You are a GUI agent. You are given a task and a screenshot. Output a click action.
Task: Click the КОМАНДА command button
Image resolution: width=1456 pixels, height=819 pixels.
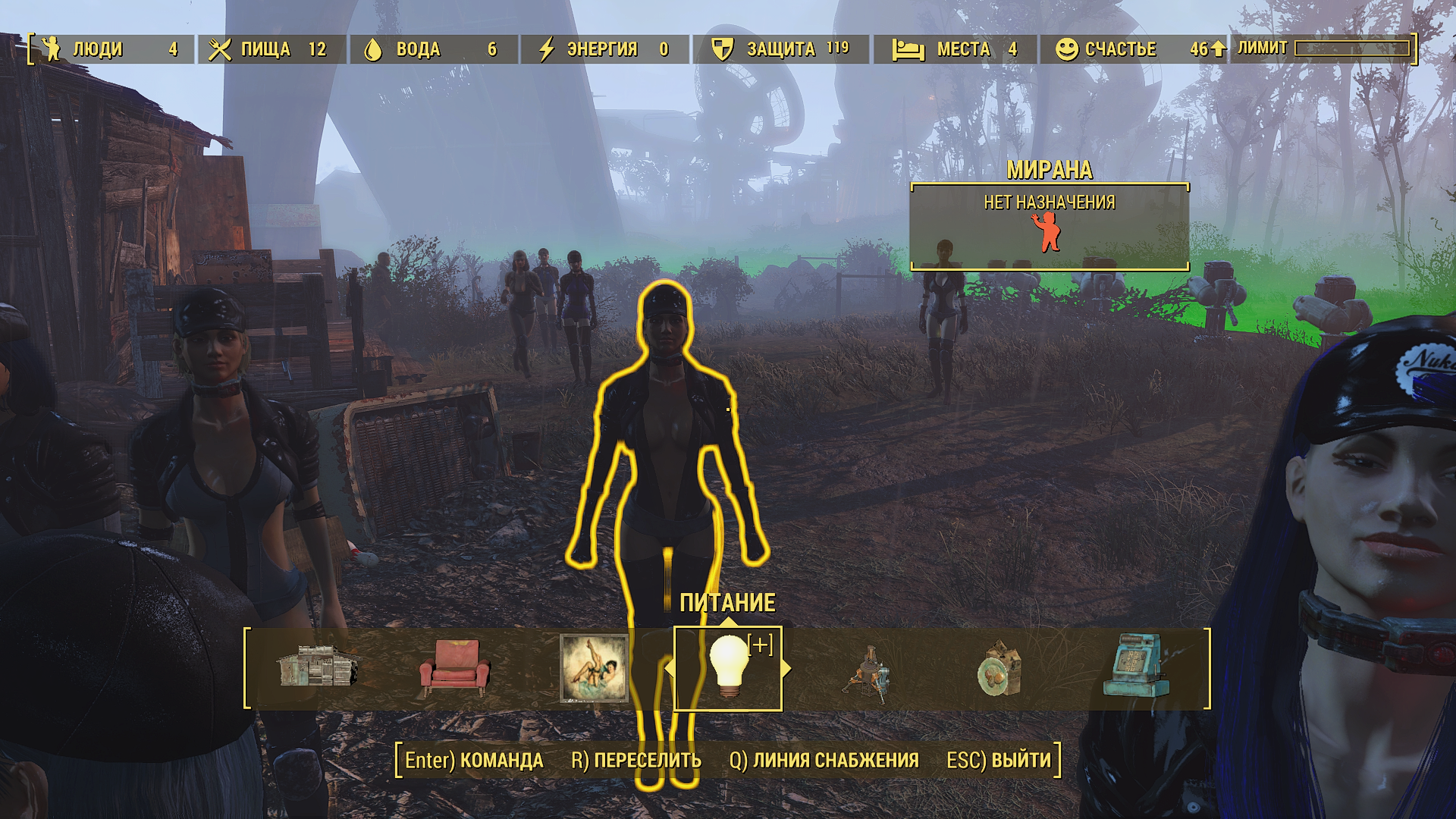click(474, 760)
